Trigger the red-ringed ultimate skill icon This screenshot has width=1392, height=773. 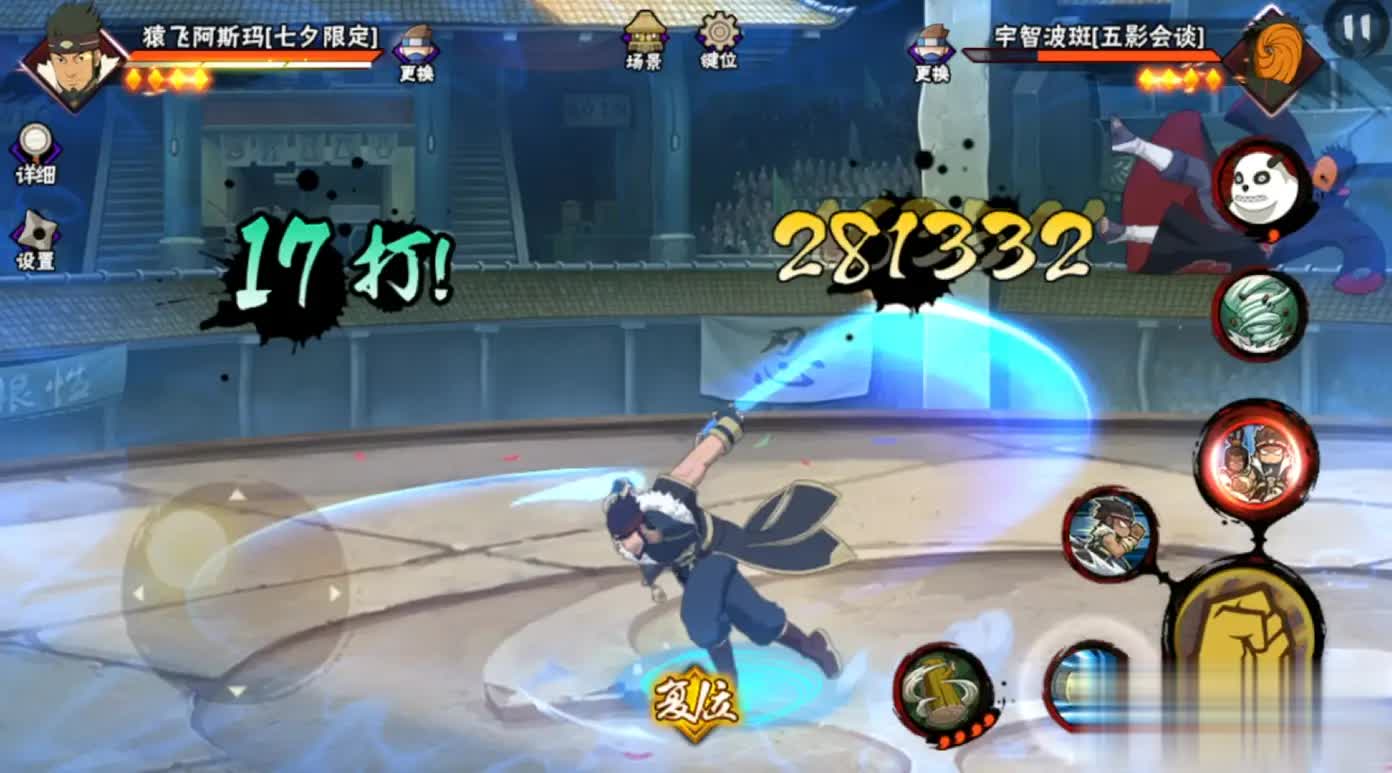(x=1256, y=461)
